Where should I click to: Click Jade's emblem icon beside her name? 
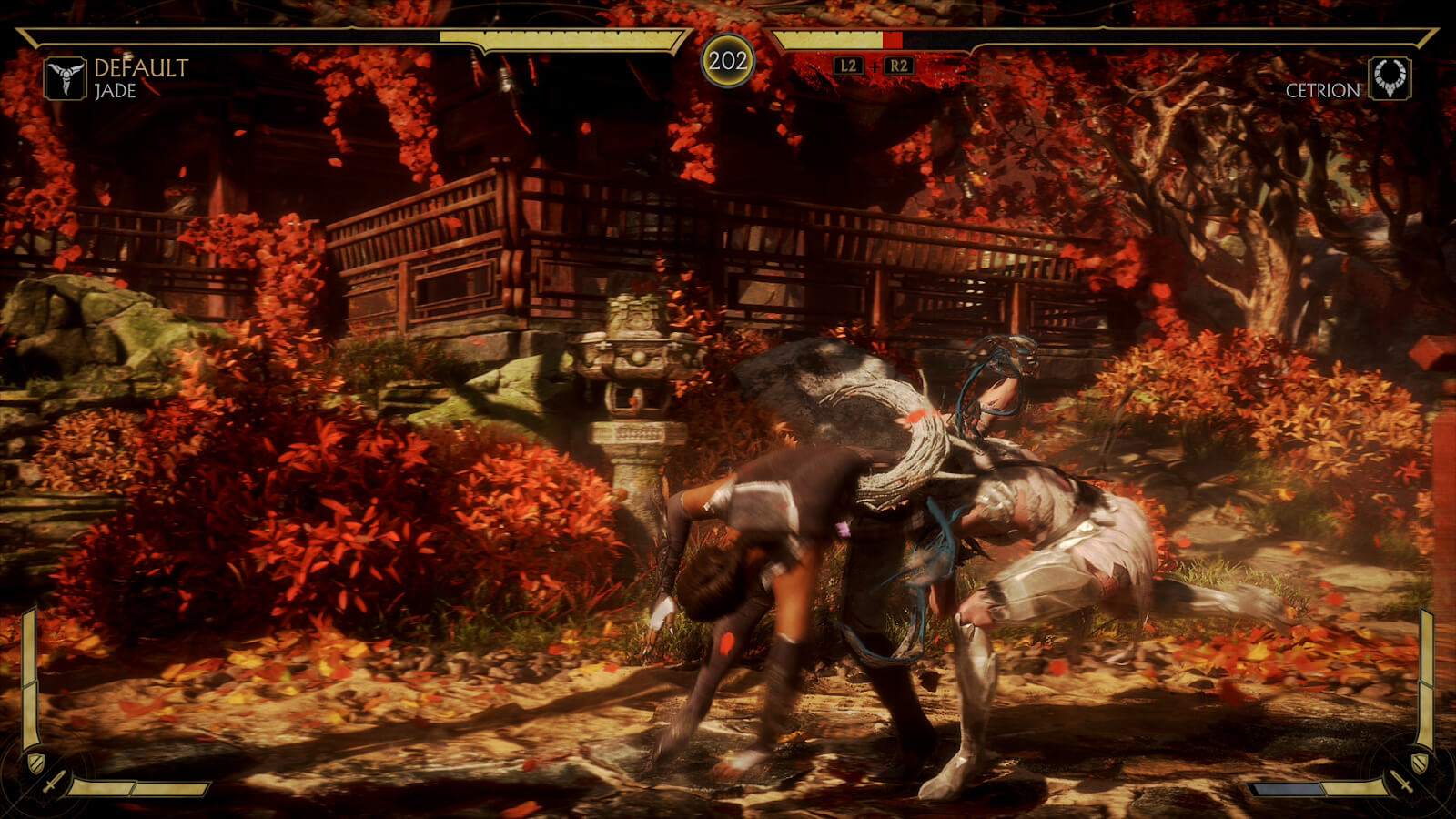point(66,78)
